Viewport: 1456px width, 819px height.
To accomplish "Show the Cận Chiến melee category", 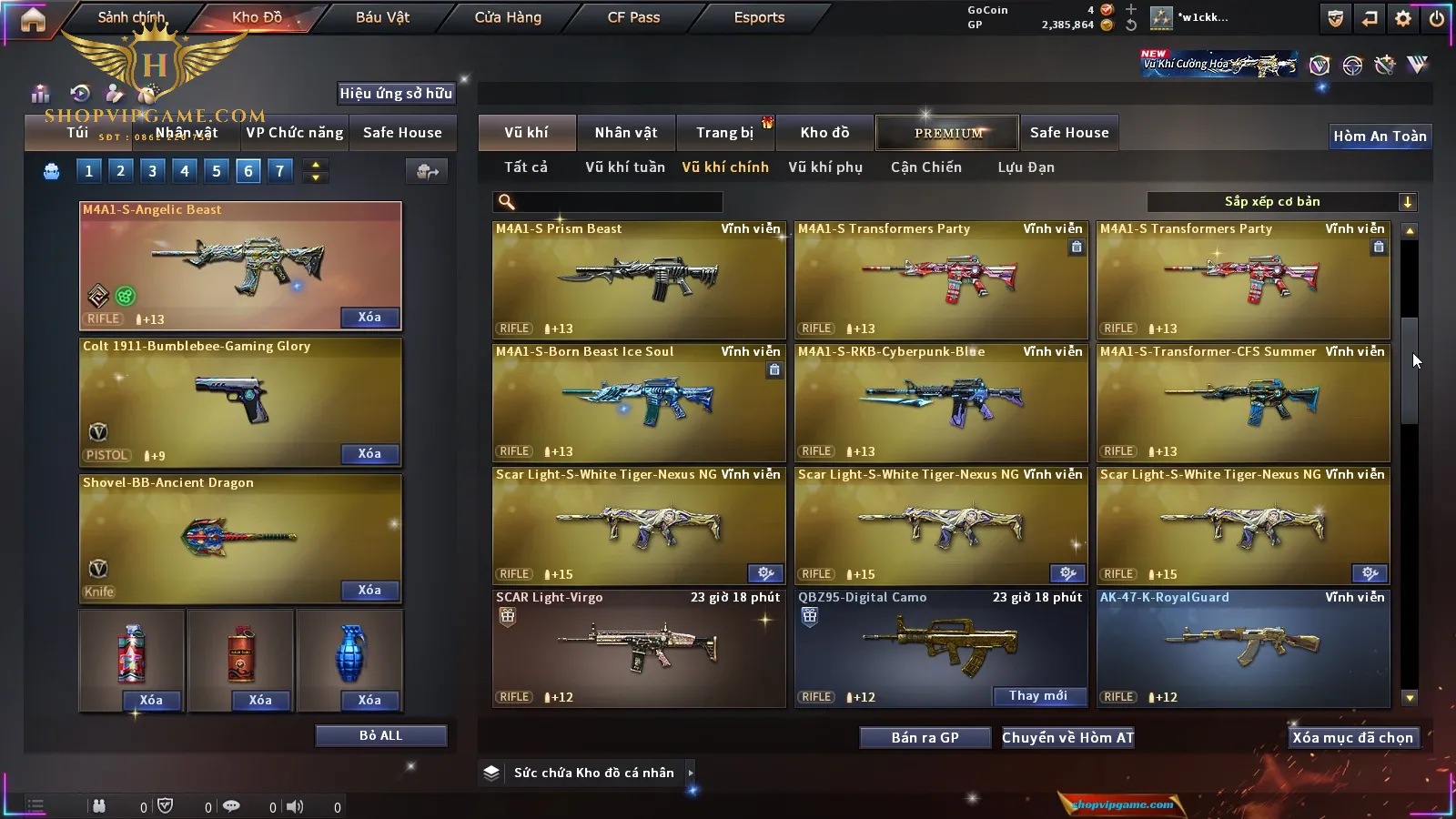I will point(925,167).
